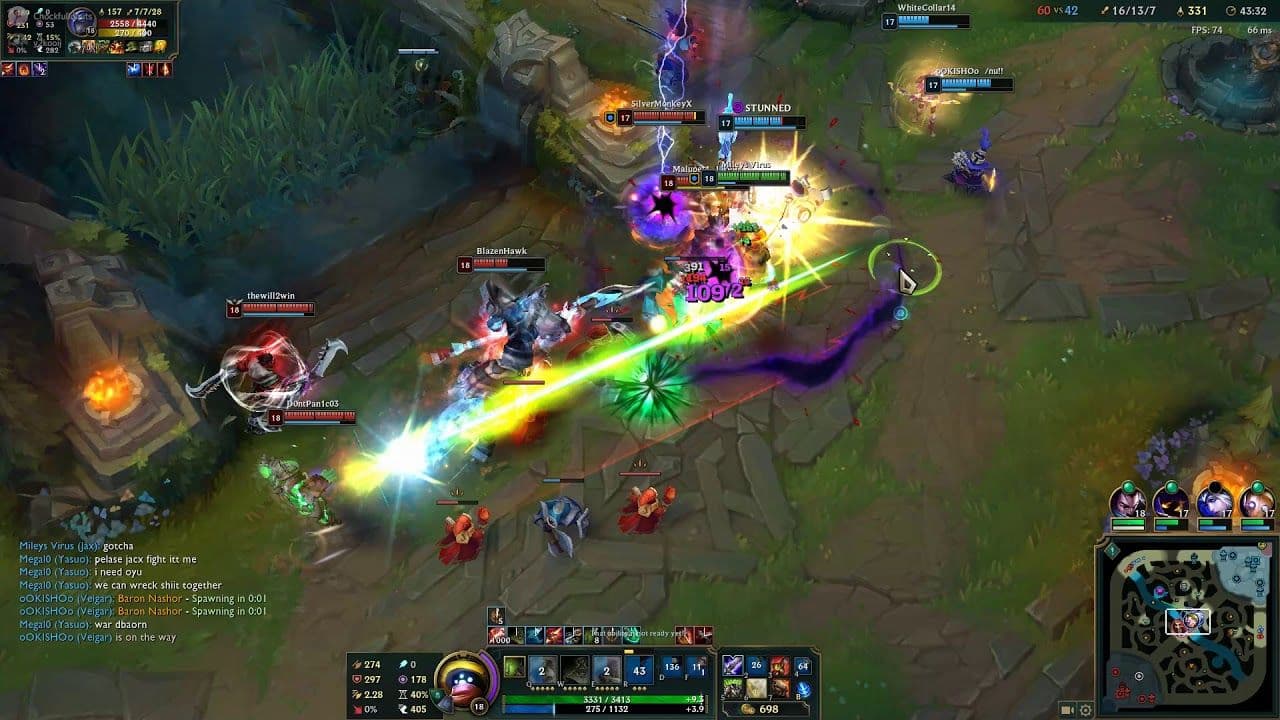The height and width of the screenshot is (720, 1280).
Task: Toggle the E taunt ability on
Action: pos(608,667)
